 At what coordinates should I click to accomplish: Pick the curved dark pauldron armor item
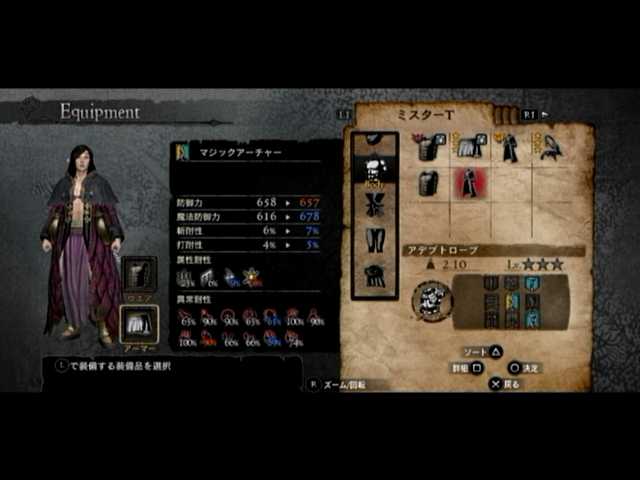point(548,148)
